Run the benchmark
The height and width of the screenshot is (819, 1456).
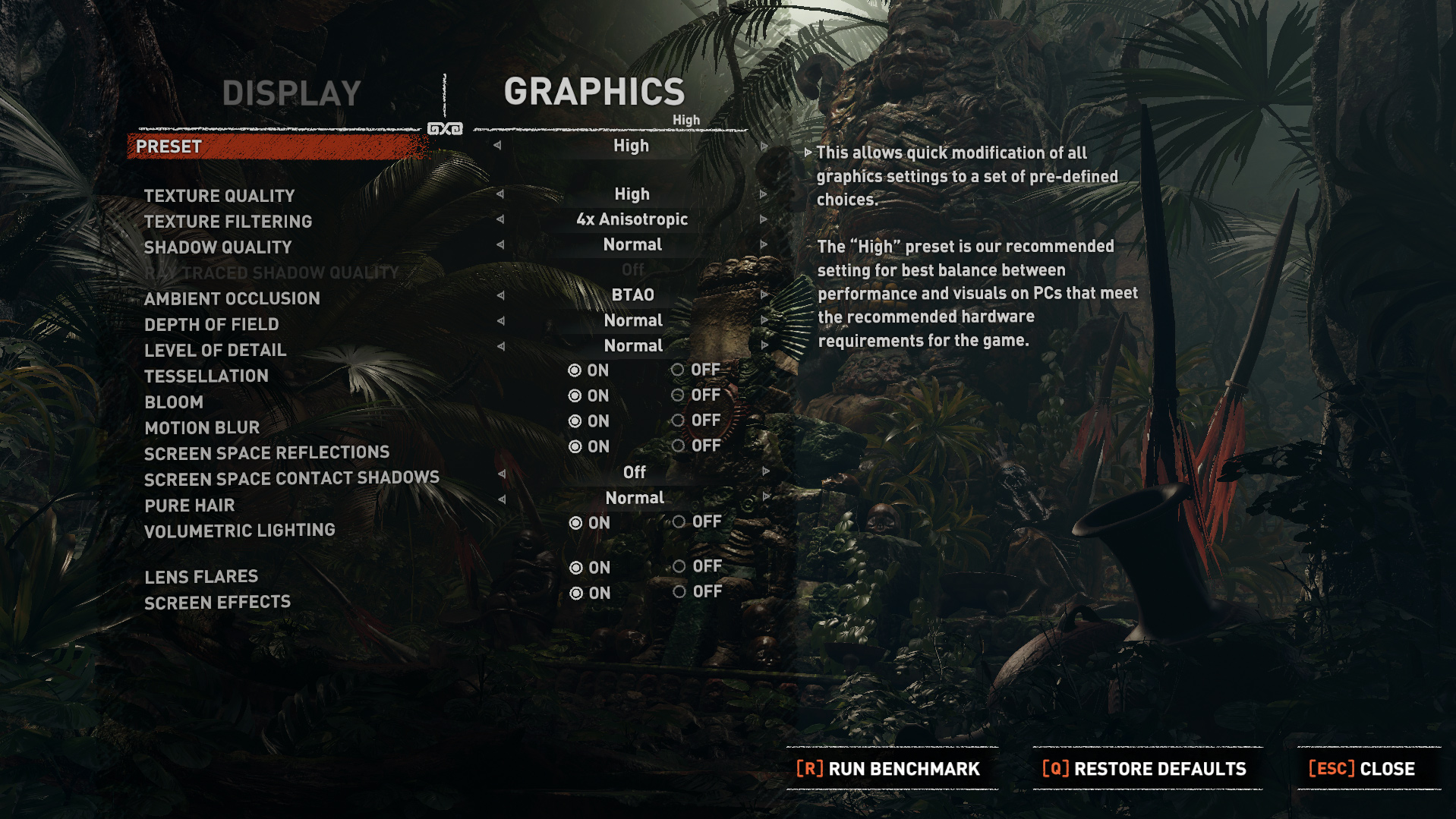888,769
